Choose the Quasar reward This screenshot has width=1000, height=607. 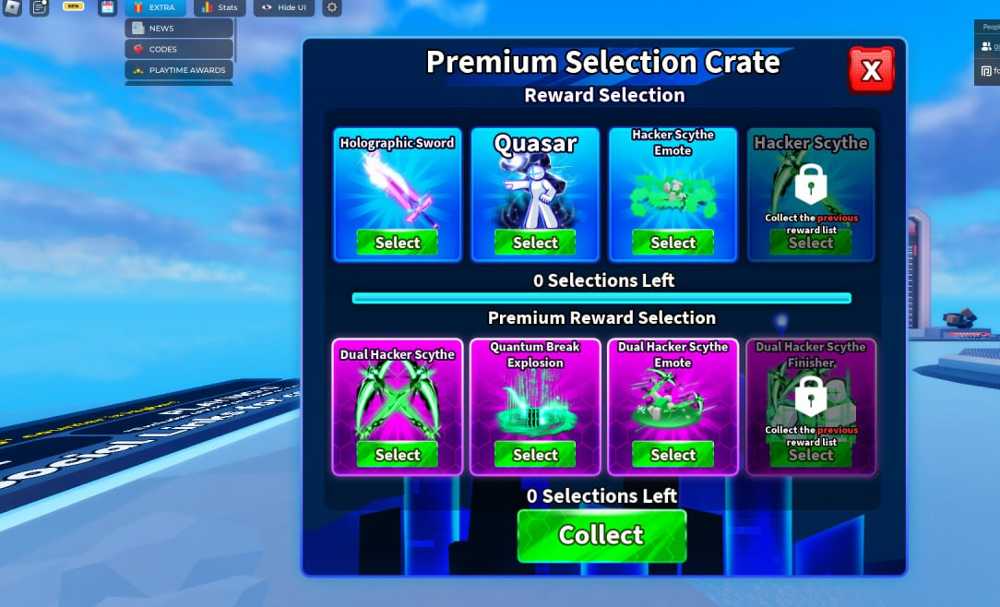coord(535,242)
